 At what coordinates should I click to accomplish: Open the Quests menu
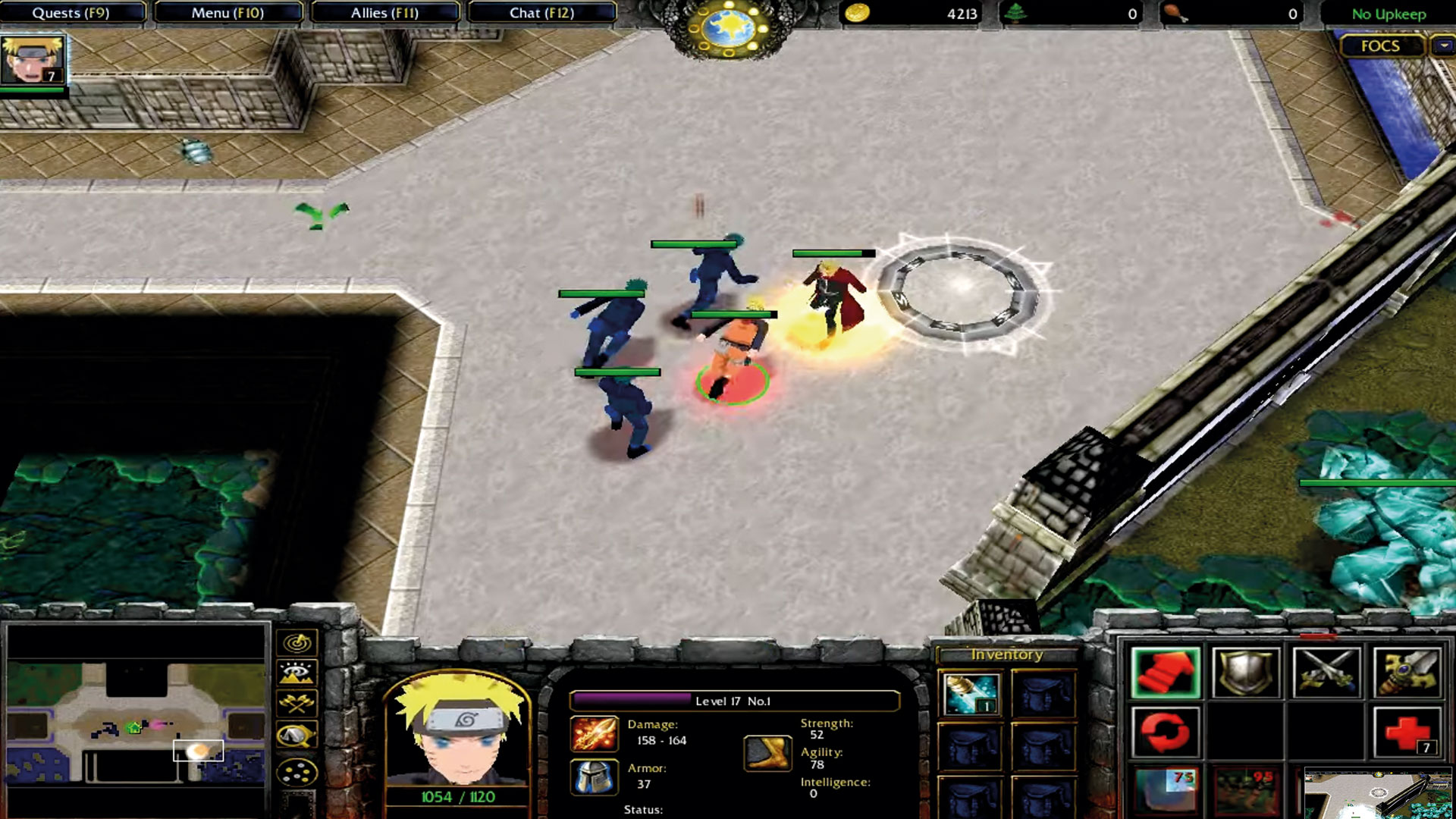pos(72,13)
